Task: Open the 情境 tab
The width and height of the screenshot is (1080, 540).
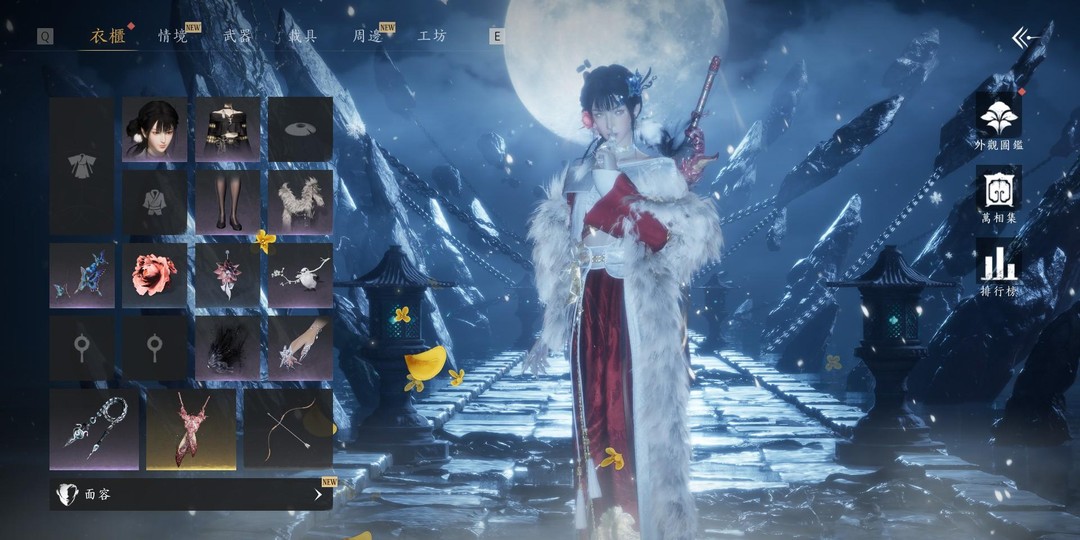Action: (172, 36)
